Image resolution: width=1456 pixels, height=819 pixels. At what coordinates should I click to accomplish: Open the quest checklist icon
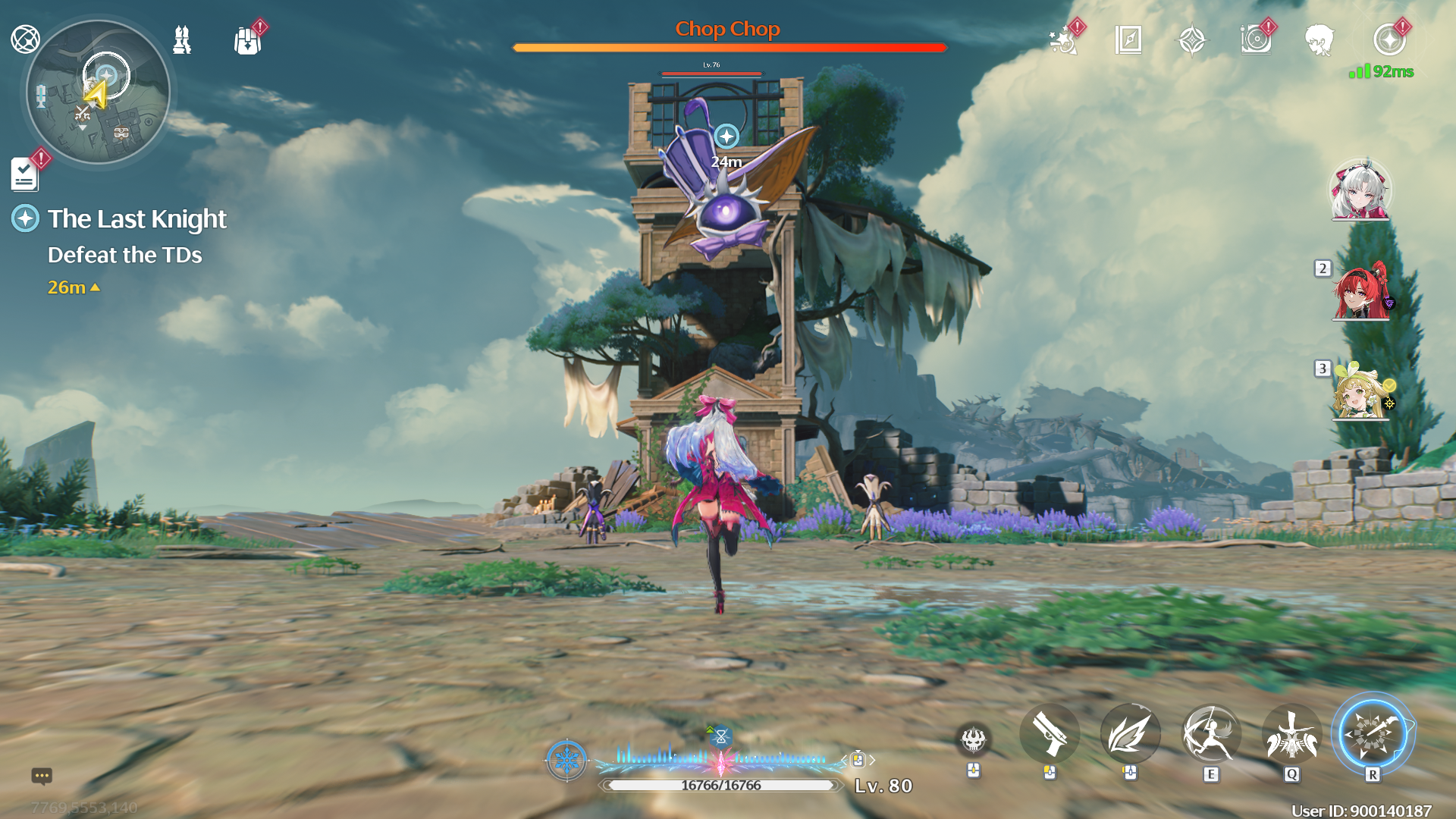pos(25,174)
